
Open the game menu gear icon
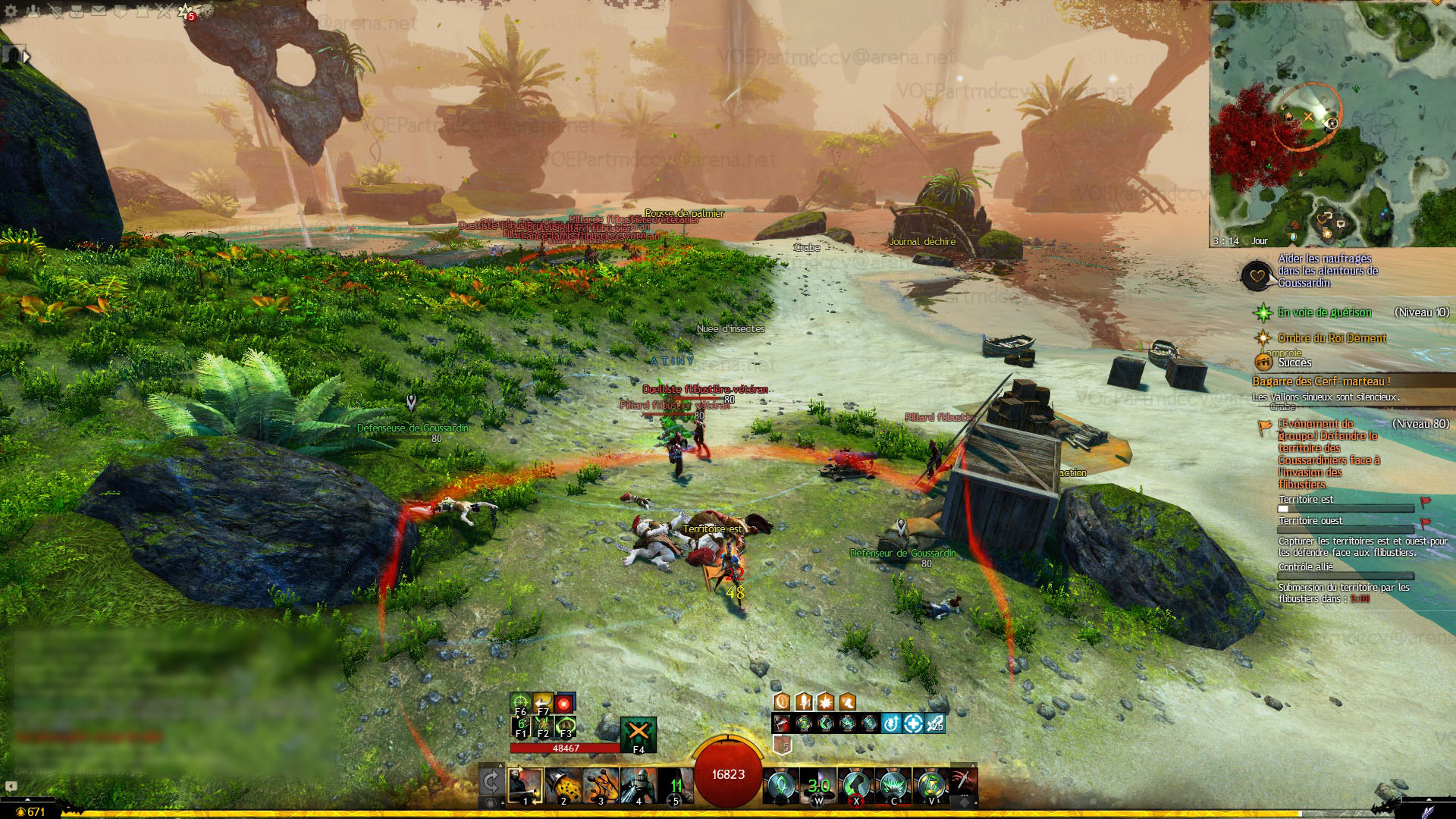[11, 11]
